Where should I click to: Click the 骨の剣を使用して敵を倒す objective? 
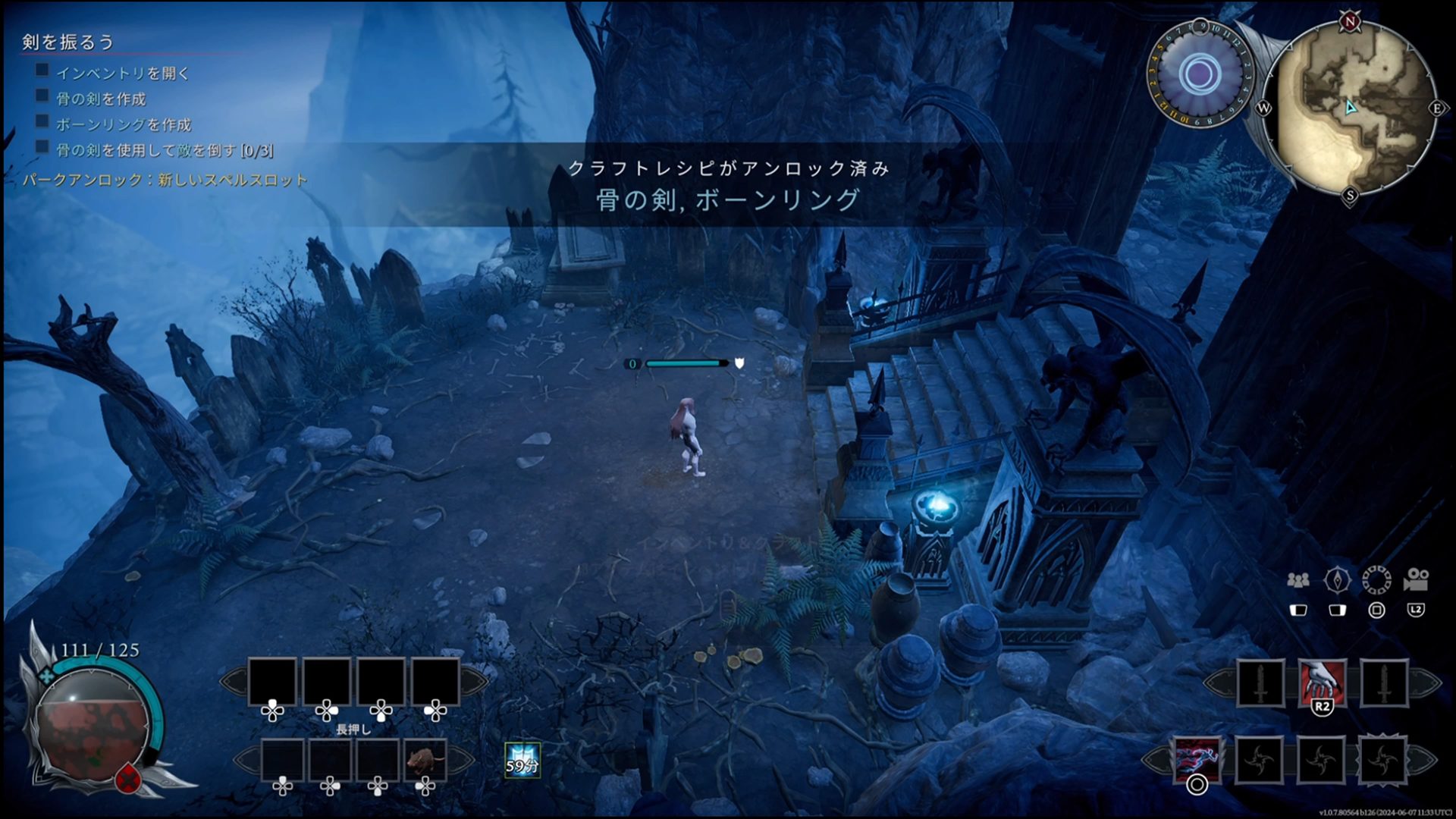pyautogui.click(x=165, y=151)
